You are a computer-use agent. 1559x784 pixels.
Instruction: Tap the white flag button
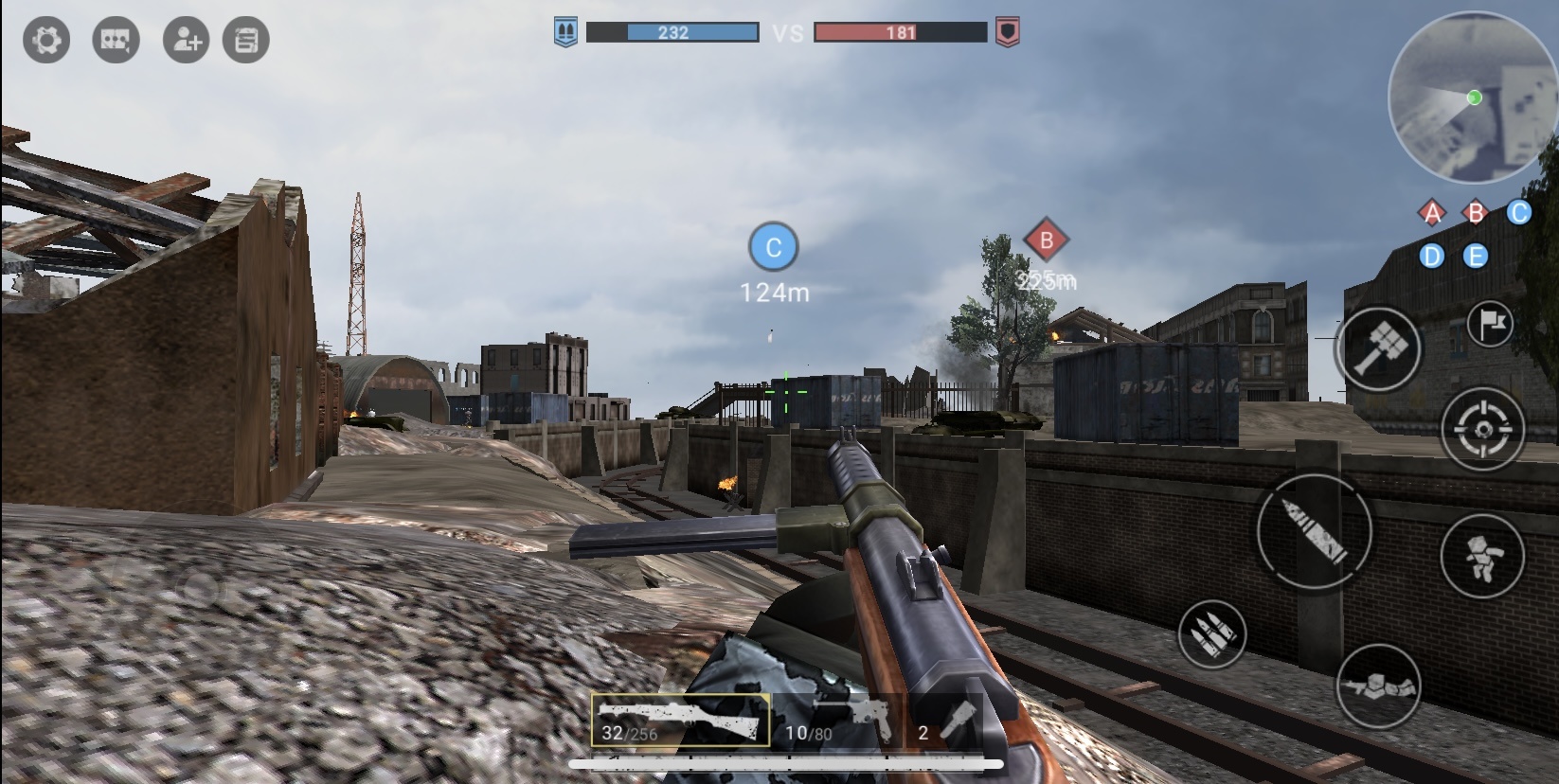click(1490, 325)
